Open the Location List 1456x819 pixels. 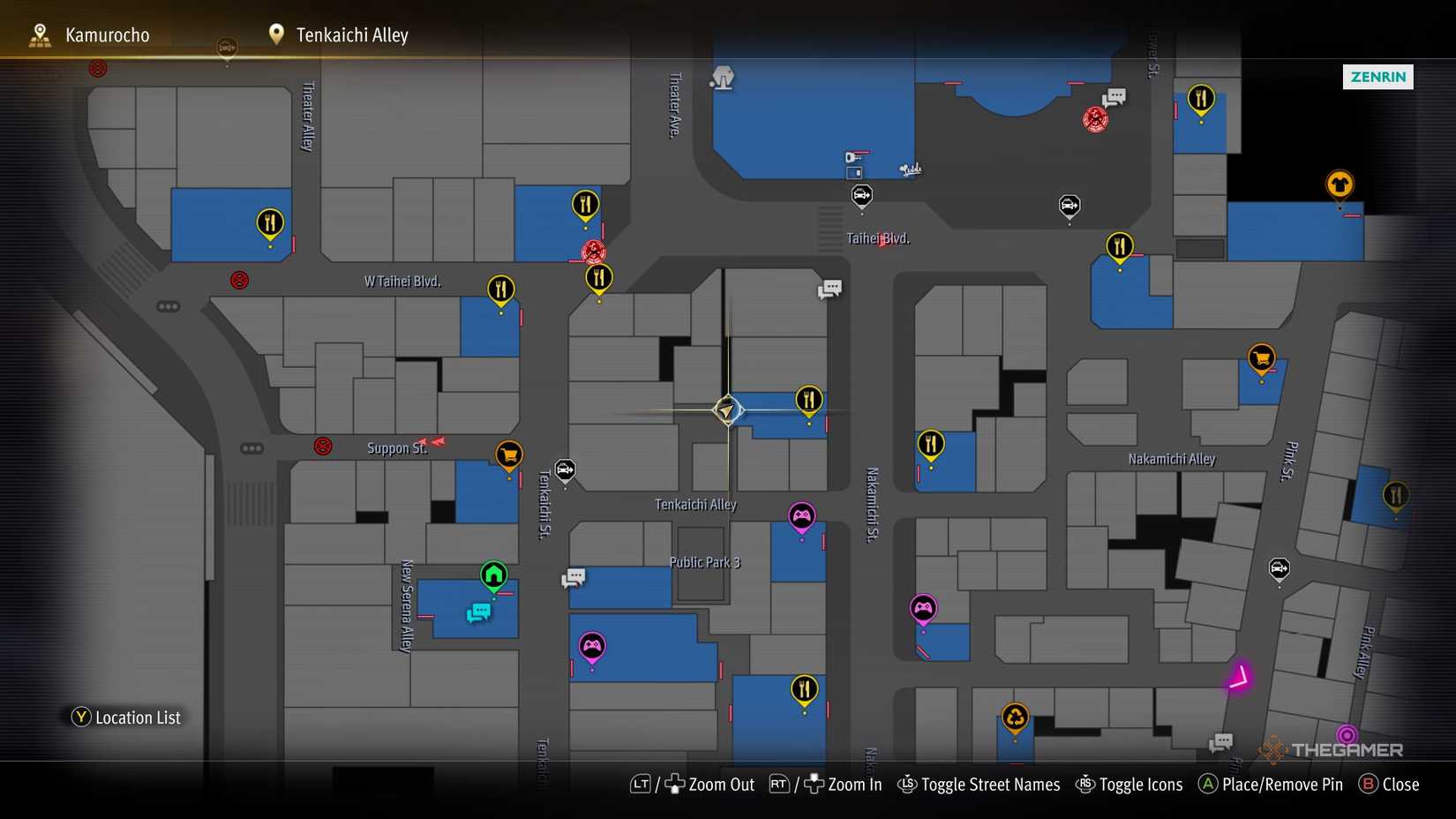tap(125, 717)
